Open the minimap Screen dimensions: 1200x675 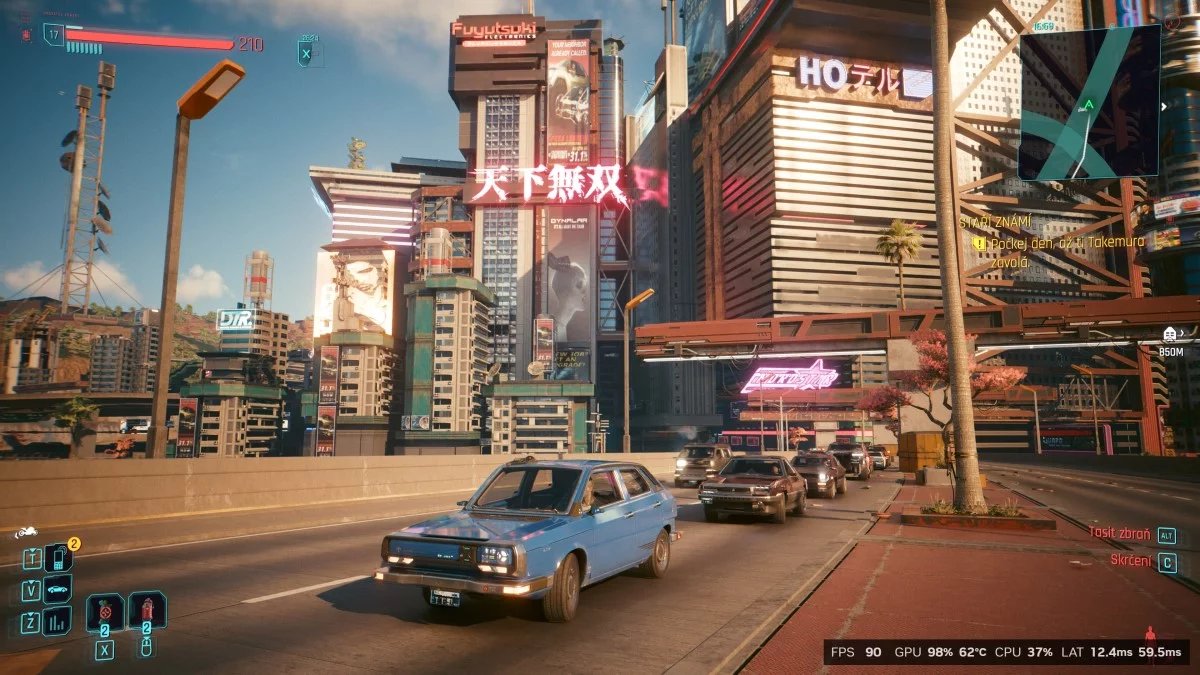tap(1088, 102)
